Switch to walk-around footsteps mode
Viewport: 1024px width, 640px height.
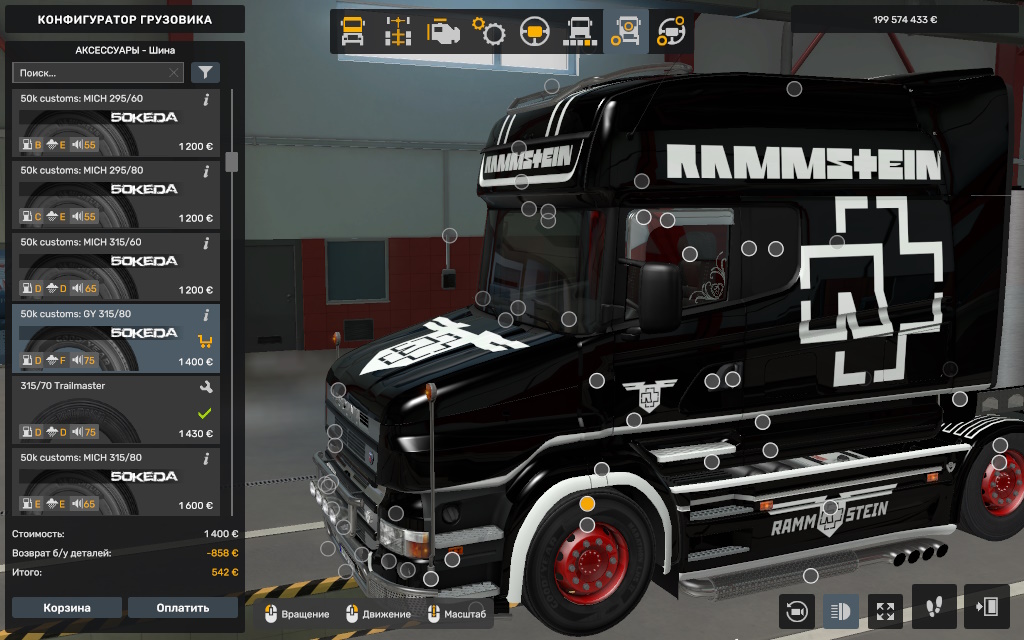point(934,607)
